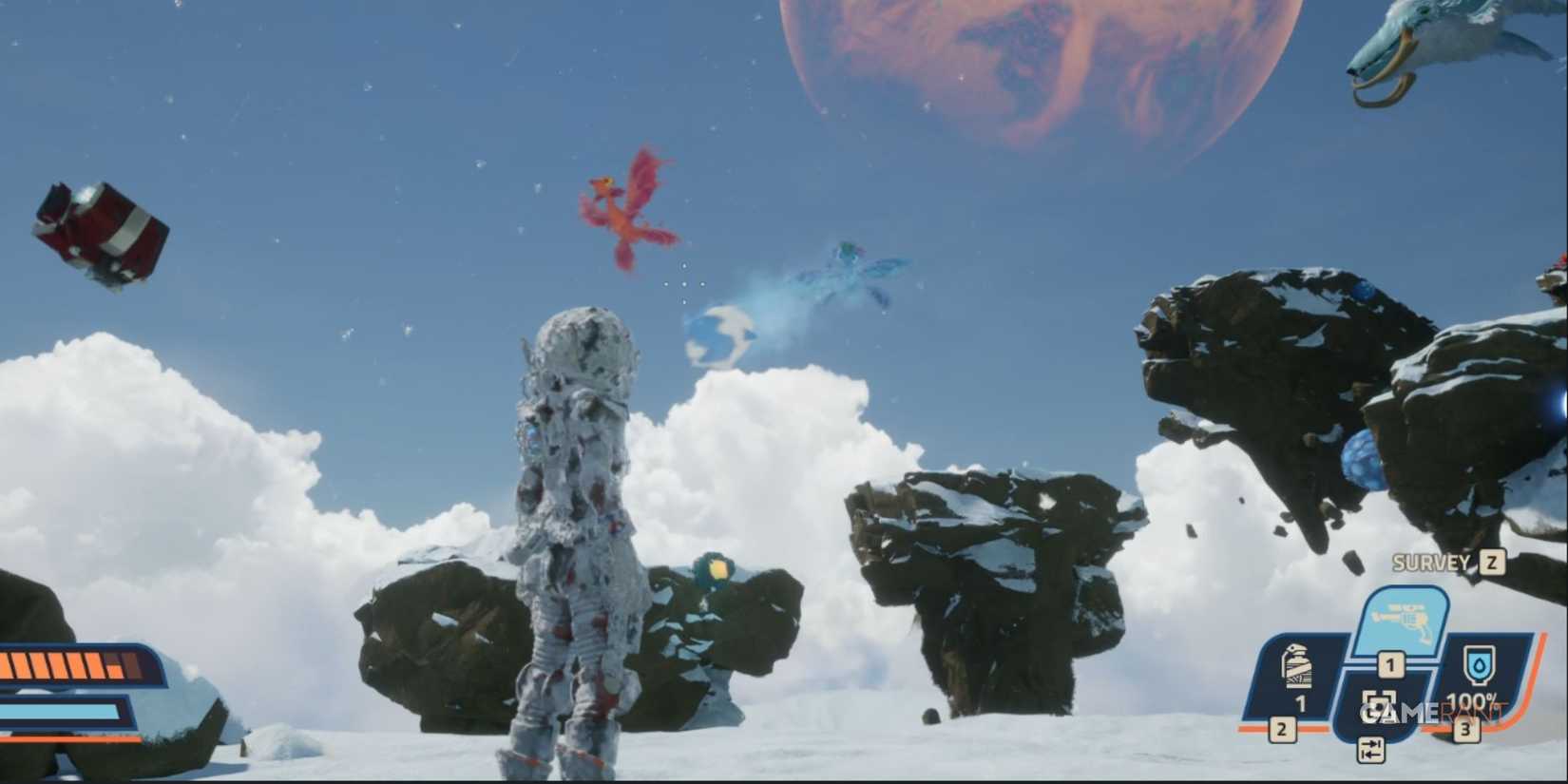
Task: Click the Z keybind badge next to SURVEY
Action: tap(1490, 564)
